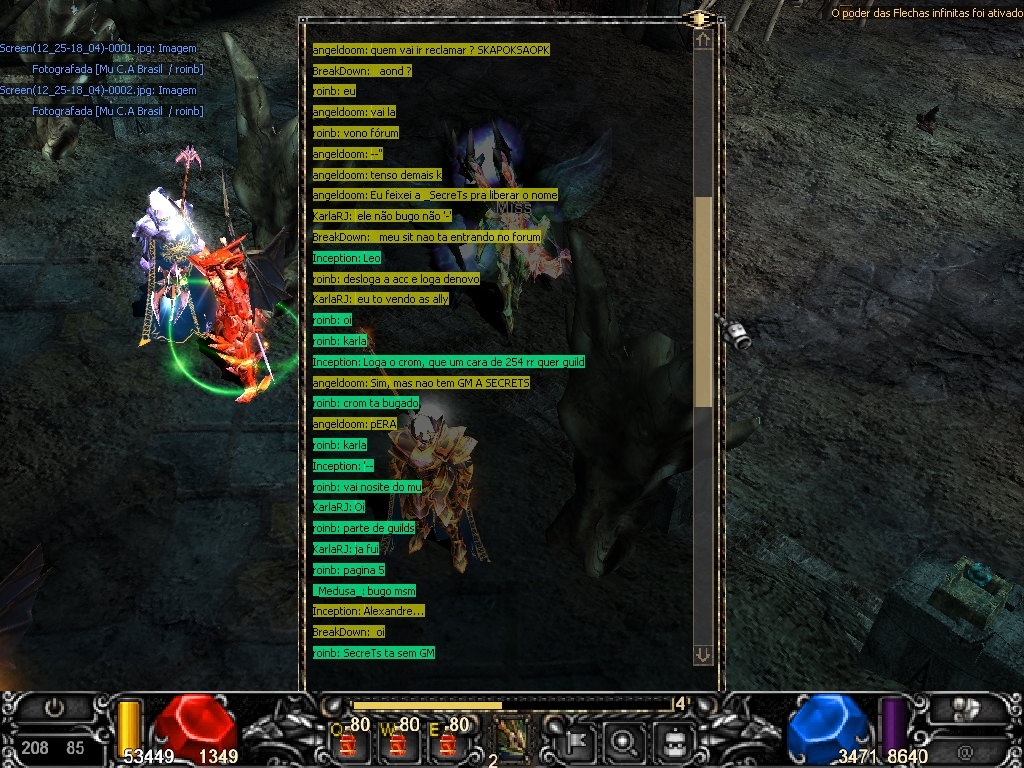Screen dimensions: 1024x768
Task: Select angeldoom's 'quem vai ir reclamar' message
Action: click(x=431, y=50)
